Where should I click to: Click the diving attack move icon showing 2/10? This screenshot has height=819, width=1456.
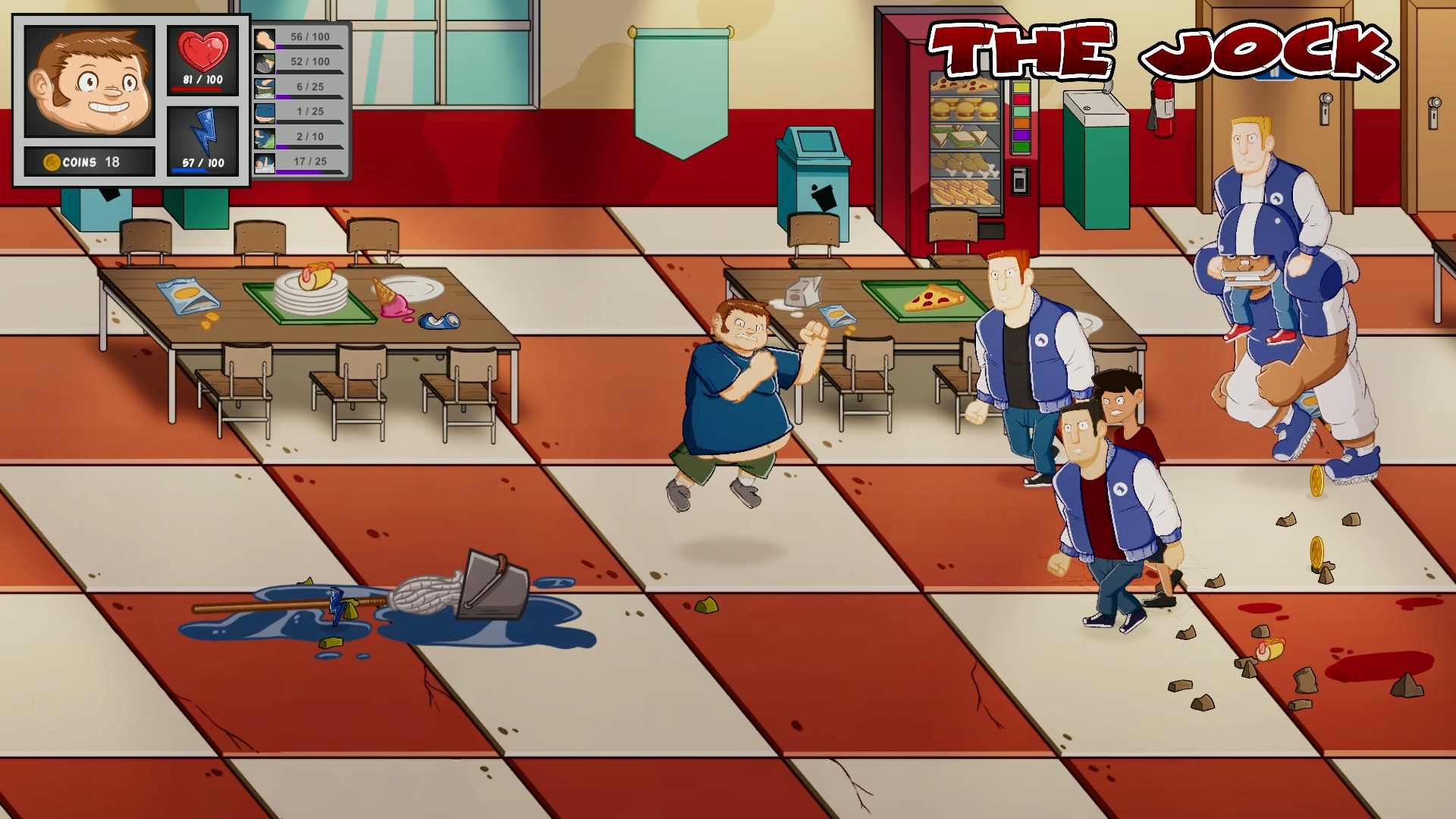click(x=266, y=139)
